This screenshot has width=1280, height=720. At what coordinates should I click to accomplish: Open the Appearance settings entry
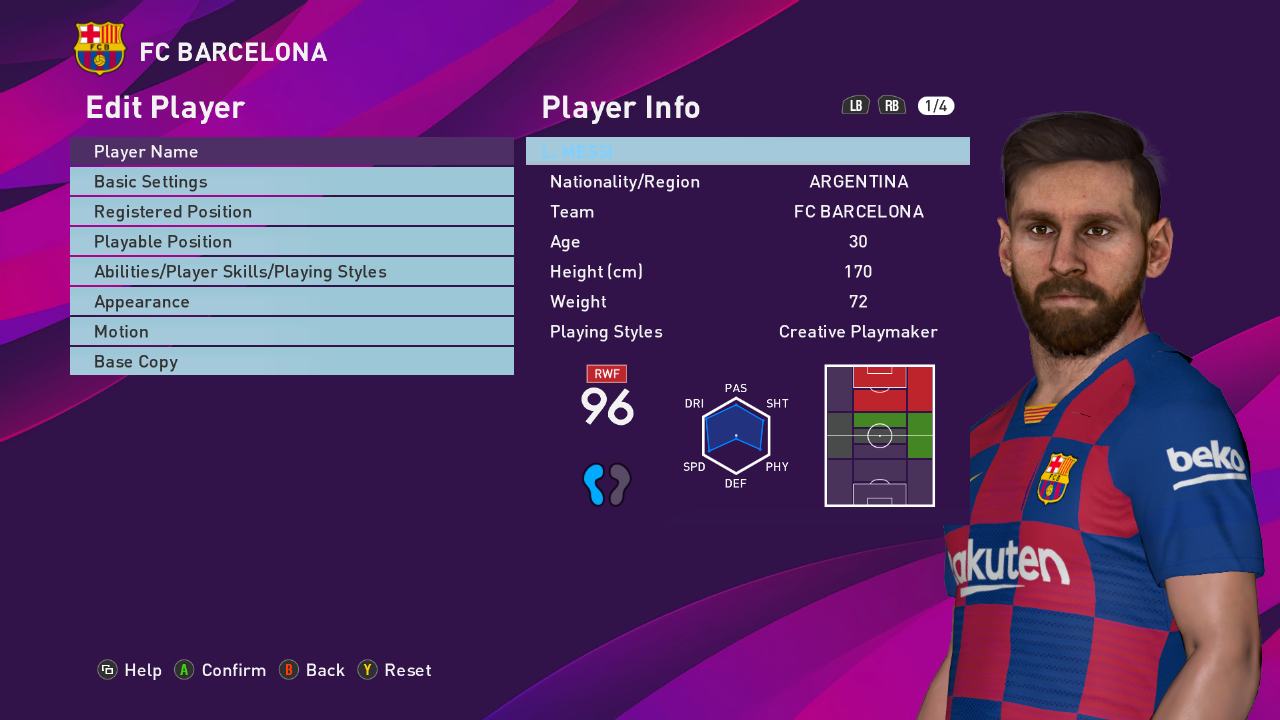(291, 301)
